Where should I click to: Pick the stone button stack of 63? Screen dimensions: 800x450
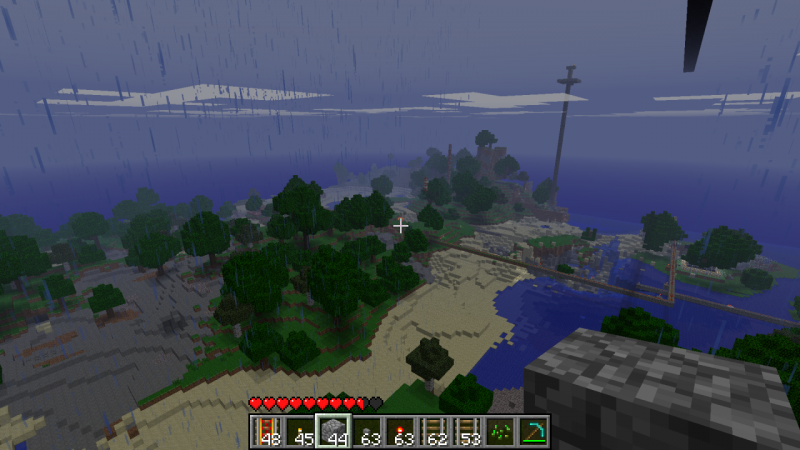pos(366,430)
